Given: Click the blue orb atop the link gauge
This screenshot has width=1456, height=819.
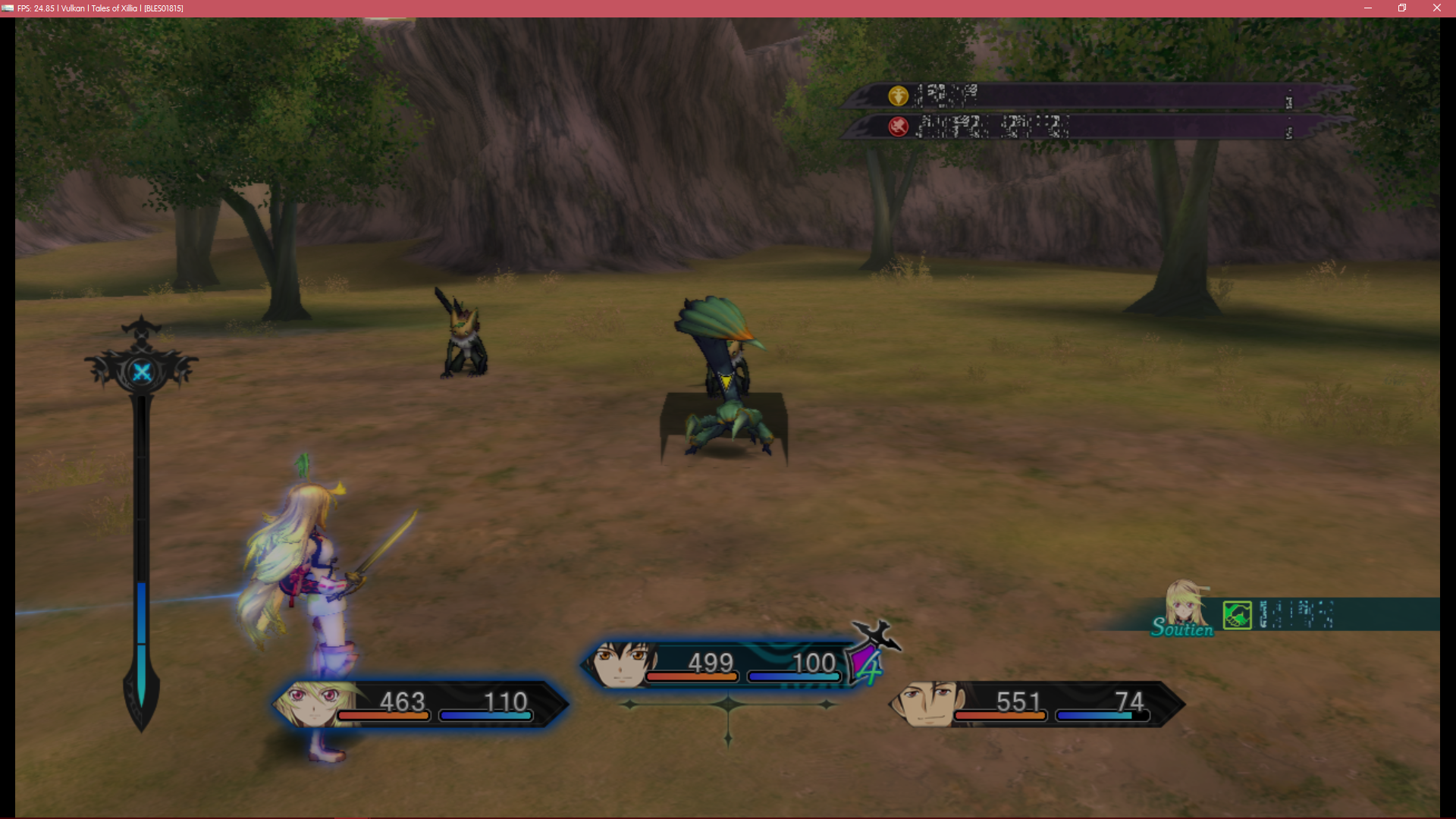Looking at the screenshot, I should pos(142,372).
